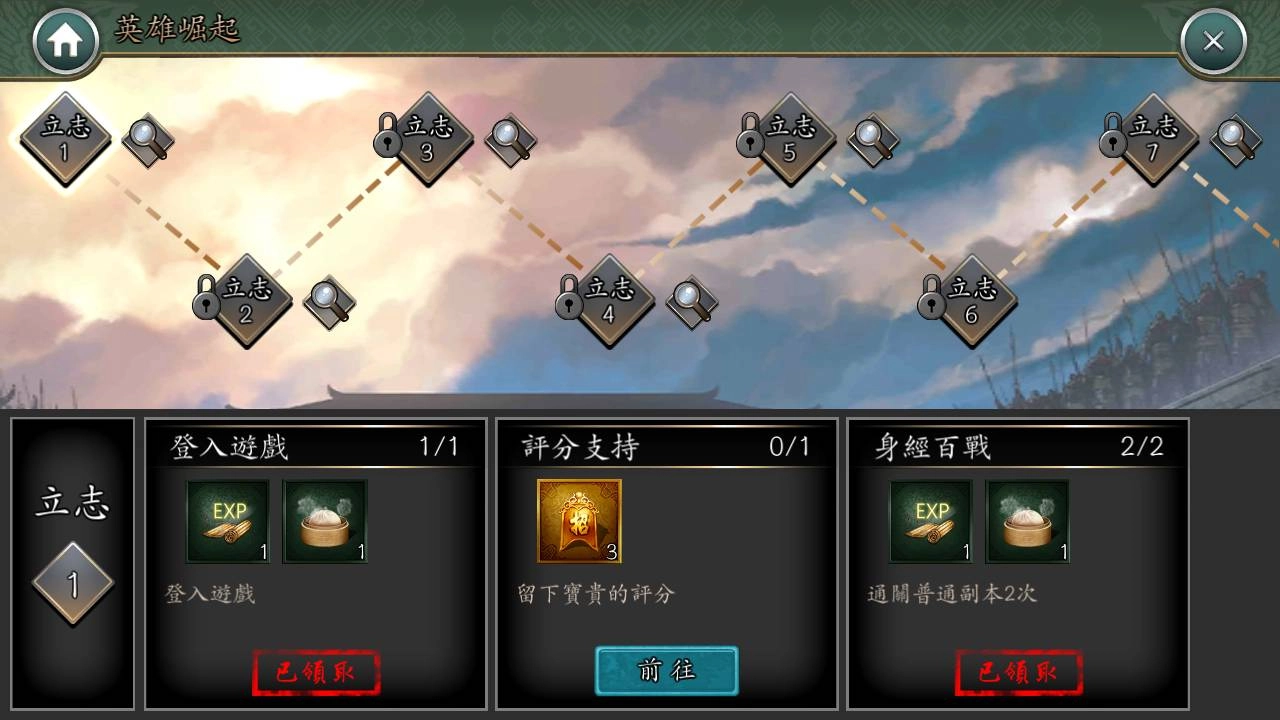Click the 已領取 button under 登入遊戲
Viewport: 1280px width, 720px height.
coord(316,672)
